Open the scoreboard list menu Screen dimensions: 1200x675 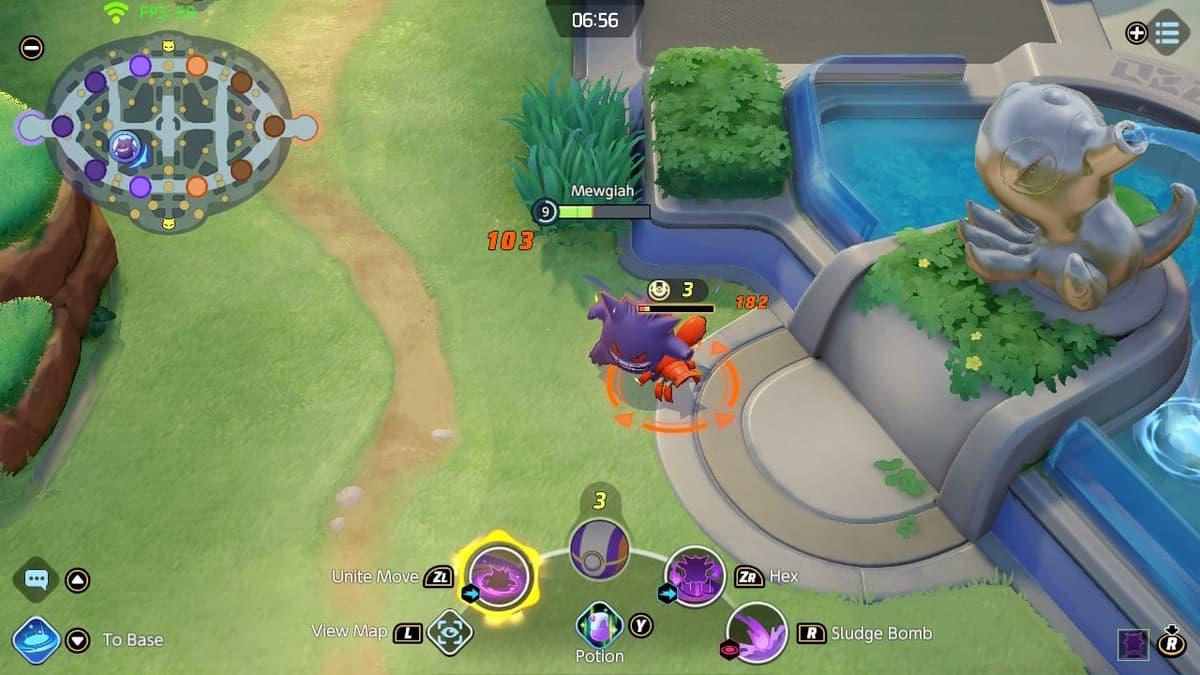[x=1167, y=32]
